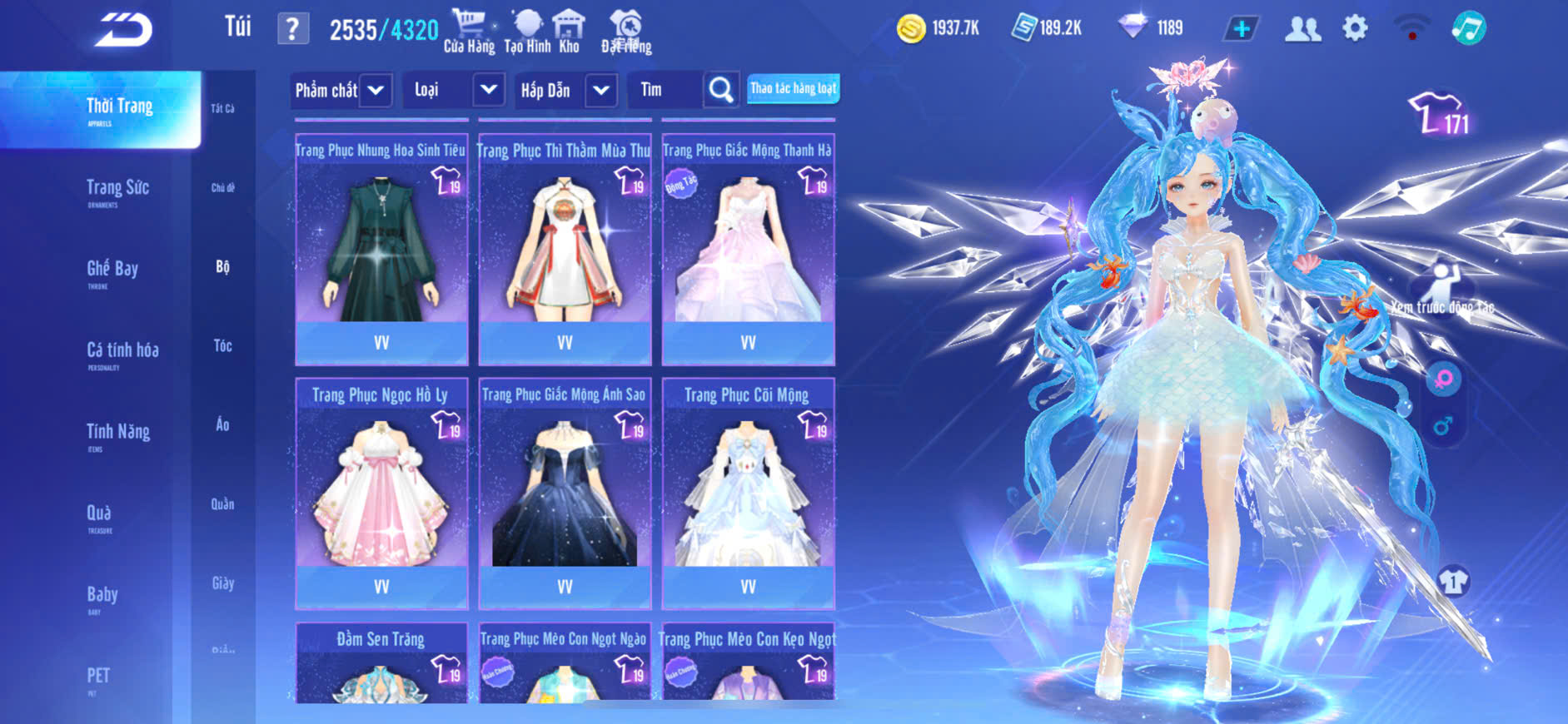Open the gear settings icon

(x=1355, y=28)
